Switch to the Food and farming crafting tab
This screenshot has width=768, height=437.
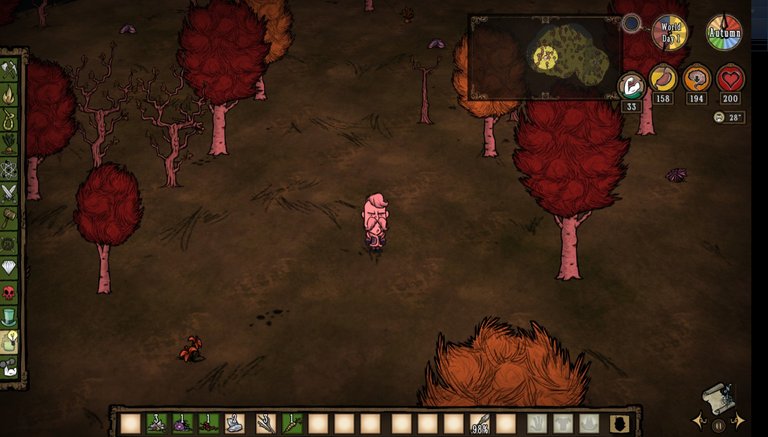(10, 144)
